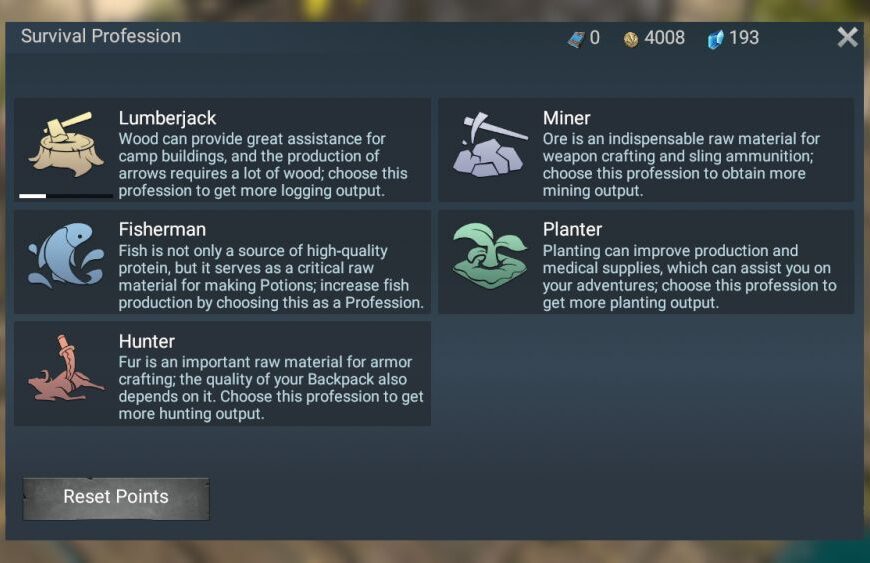Close the Survival Profession window
Image resolution: width=870 pixels, height=563 pixels.
pos(847,38)
